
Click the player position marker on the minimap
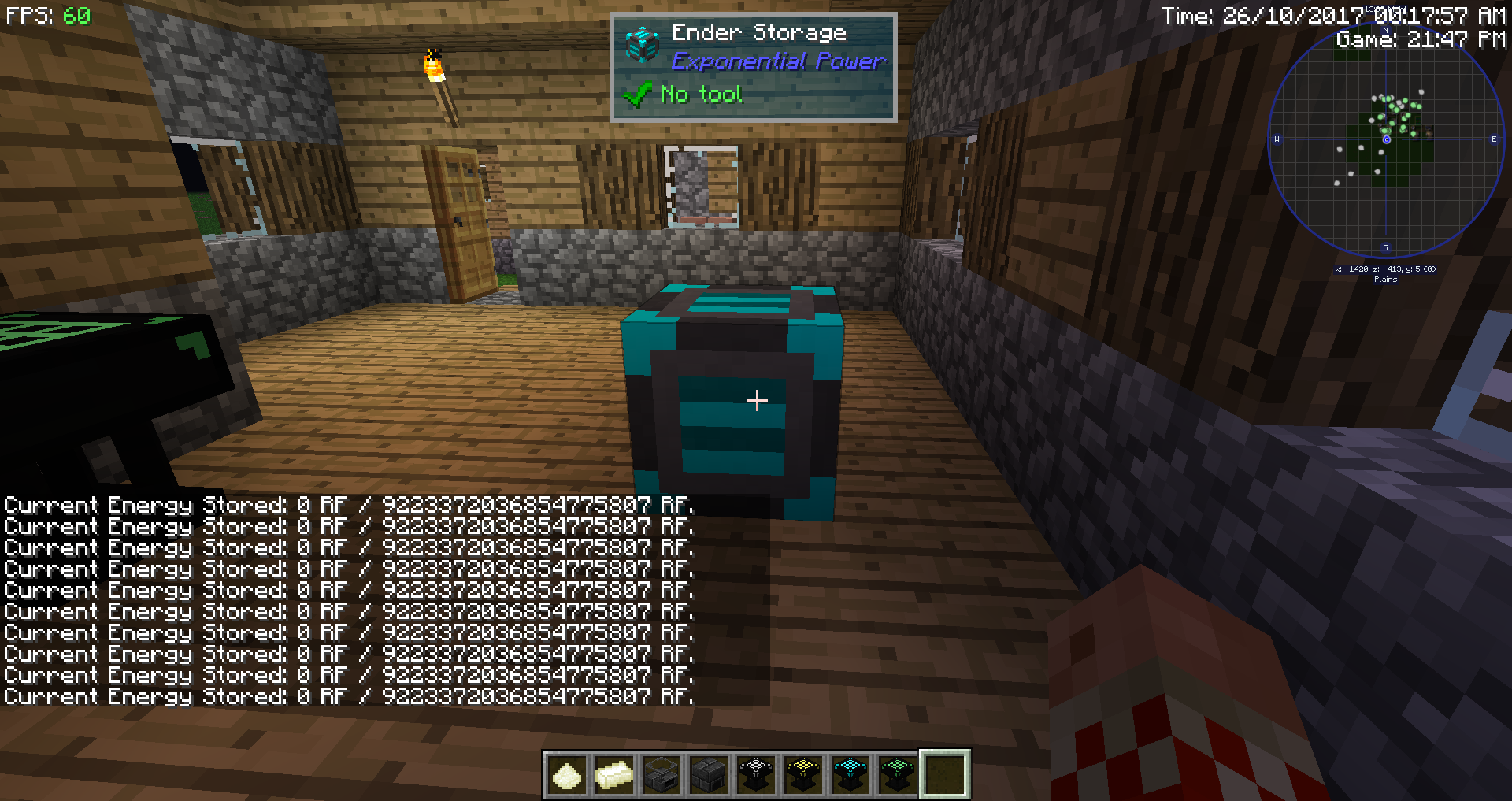pyautogui.click(x=1388, y=139)
